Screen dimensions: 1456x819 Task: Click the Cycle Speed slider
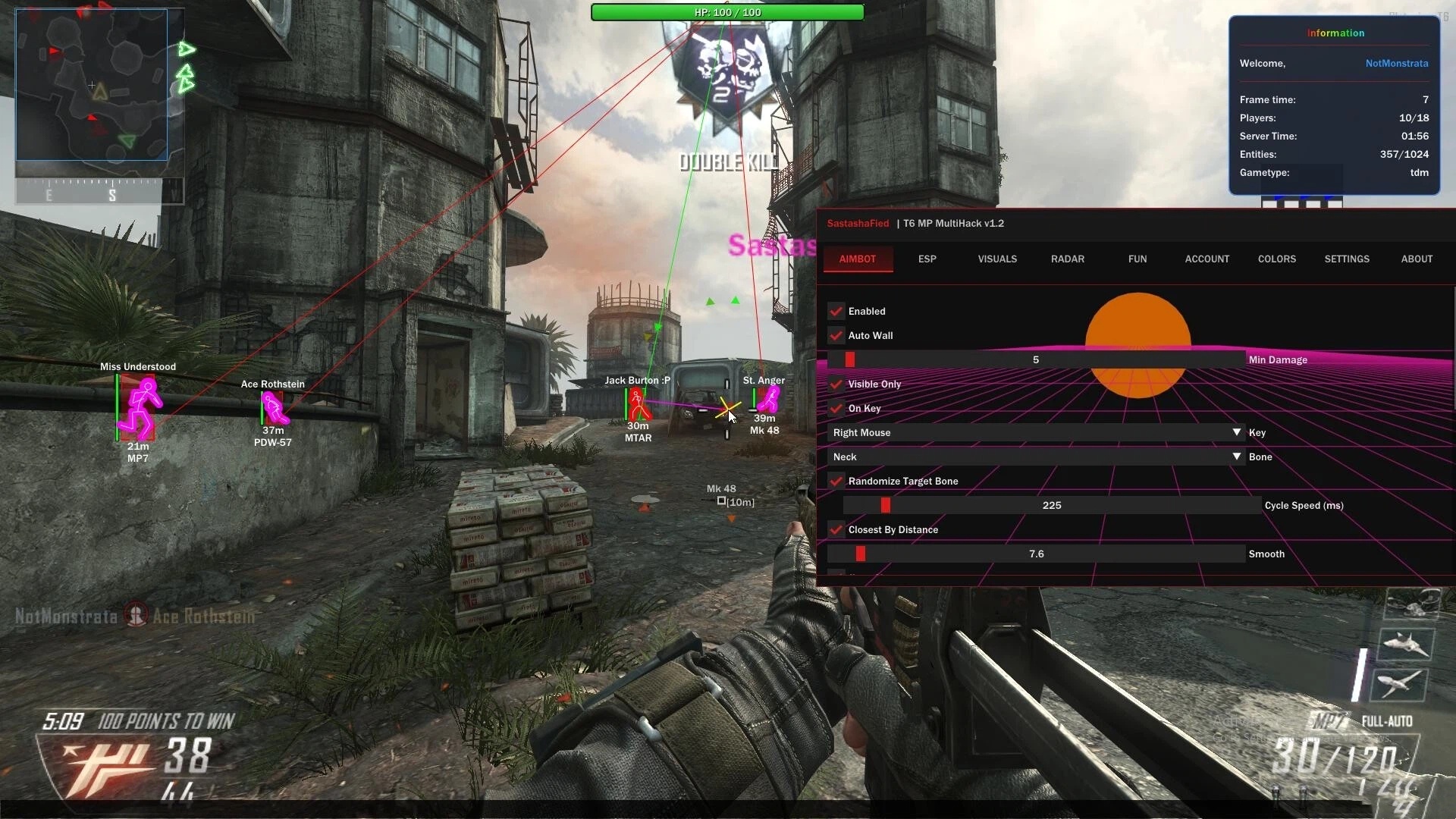(x=1051, y=506)
